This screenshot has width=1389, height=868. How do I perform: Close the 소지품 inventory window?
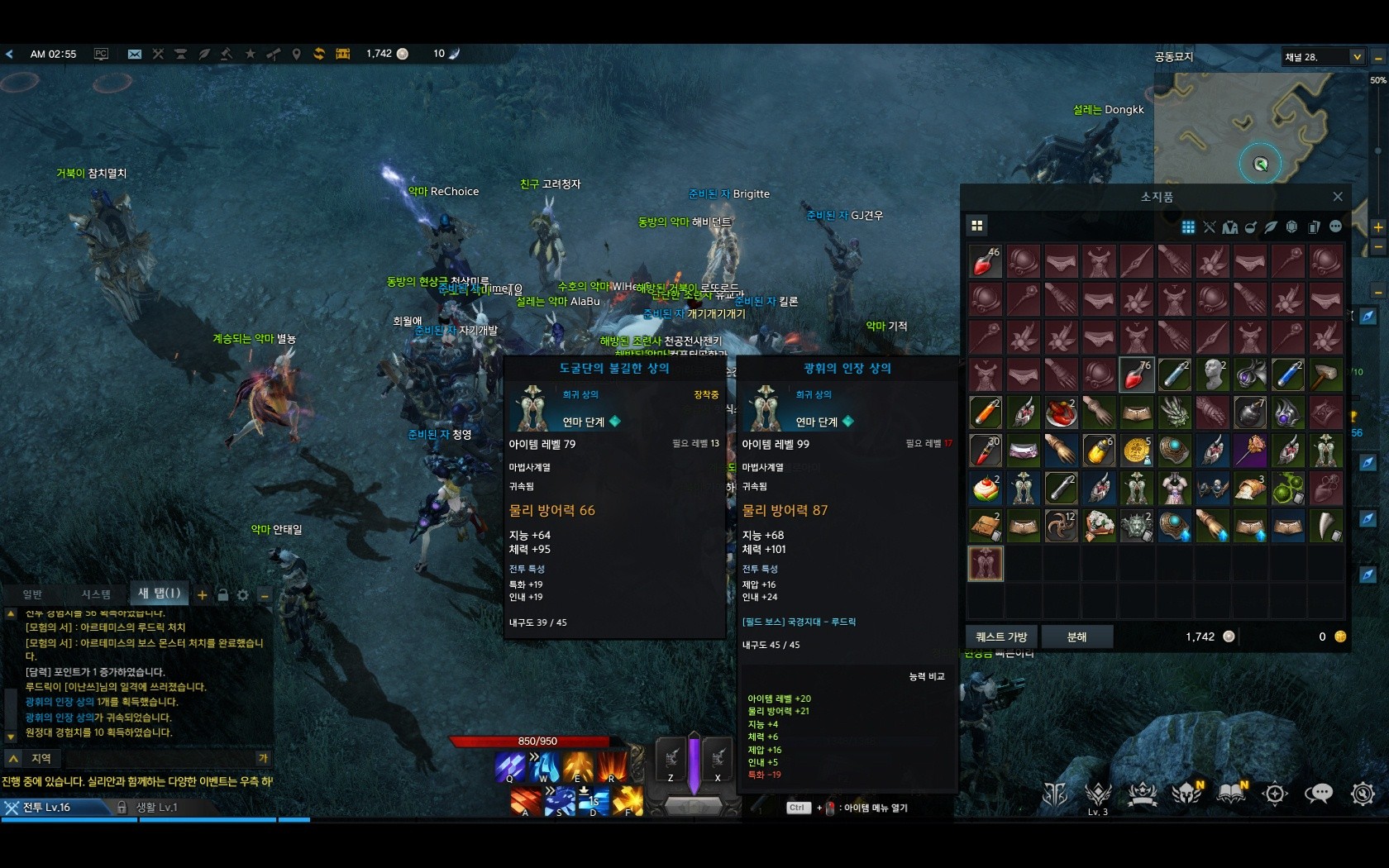(x=1337, y=197)
